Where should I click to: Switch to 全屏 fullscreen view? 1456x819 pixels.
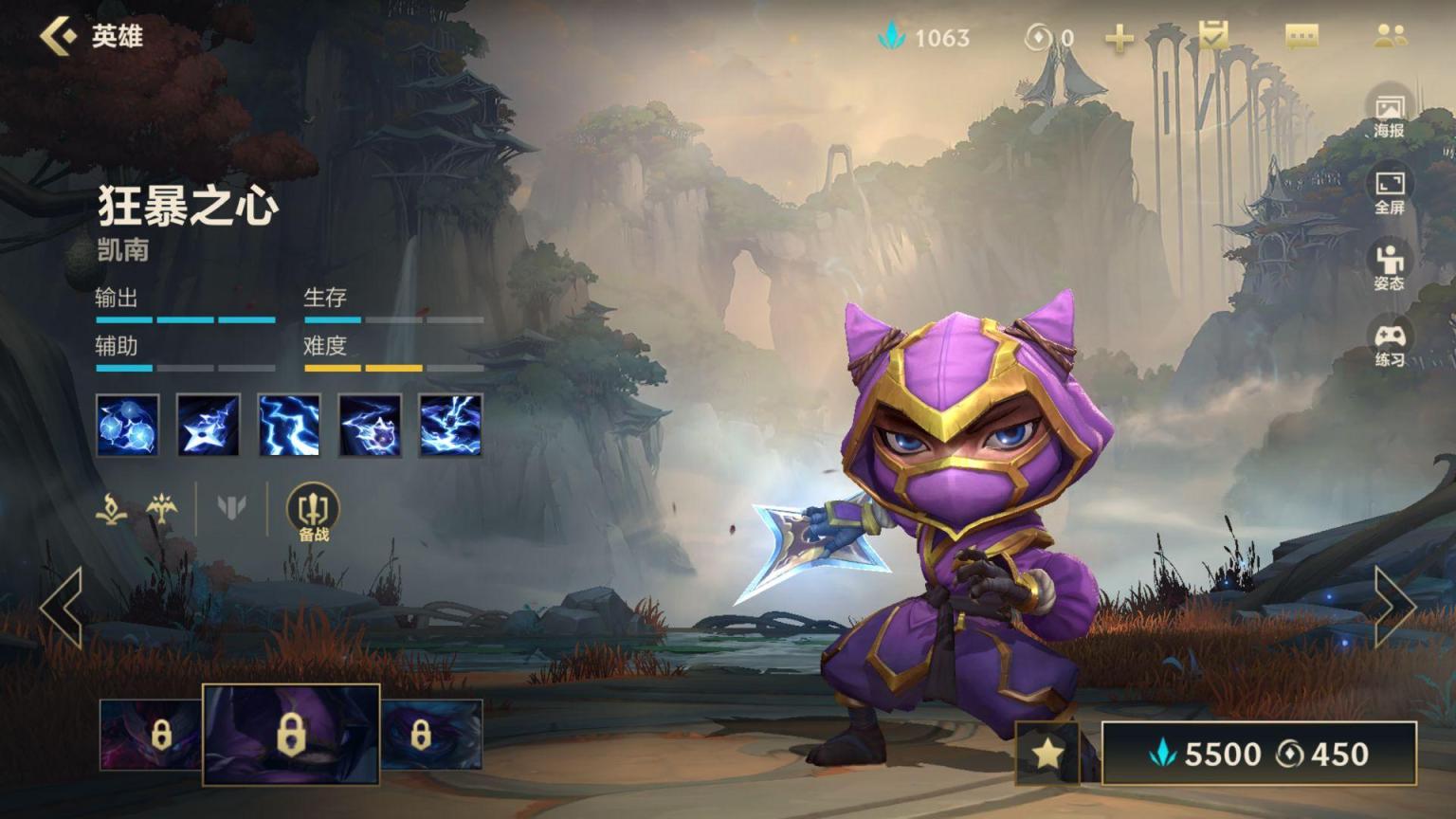point(1389,192)
